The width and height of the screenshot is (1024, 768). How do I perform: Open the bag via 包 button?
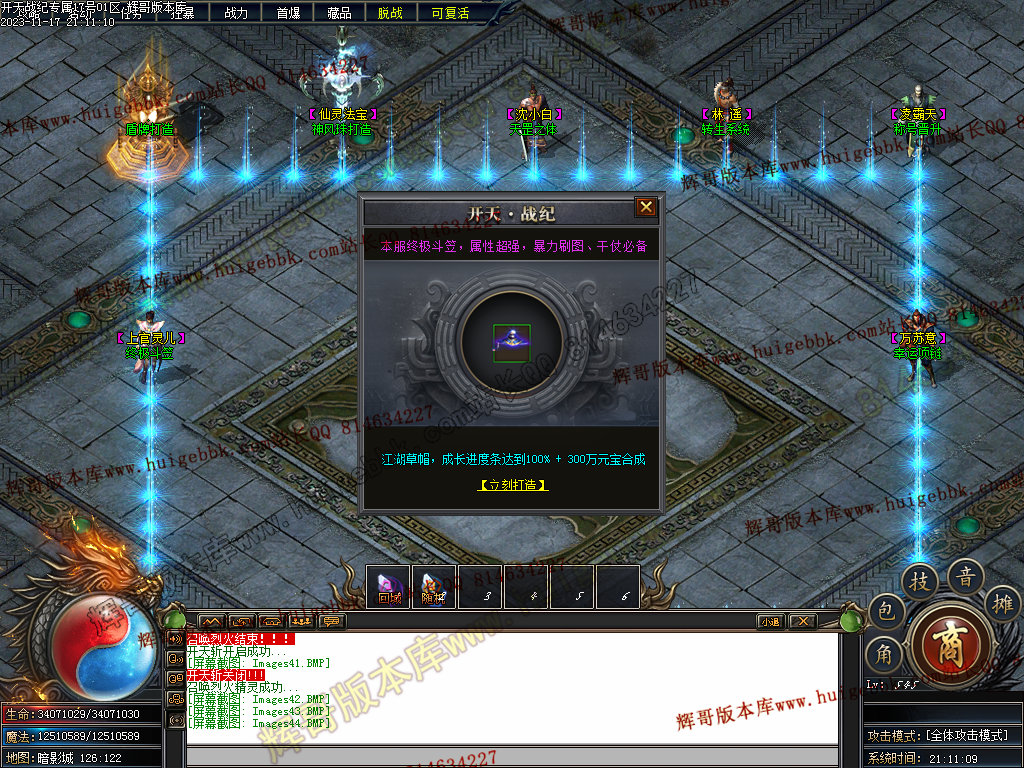[886, 611]
